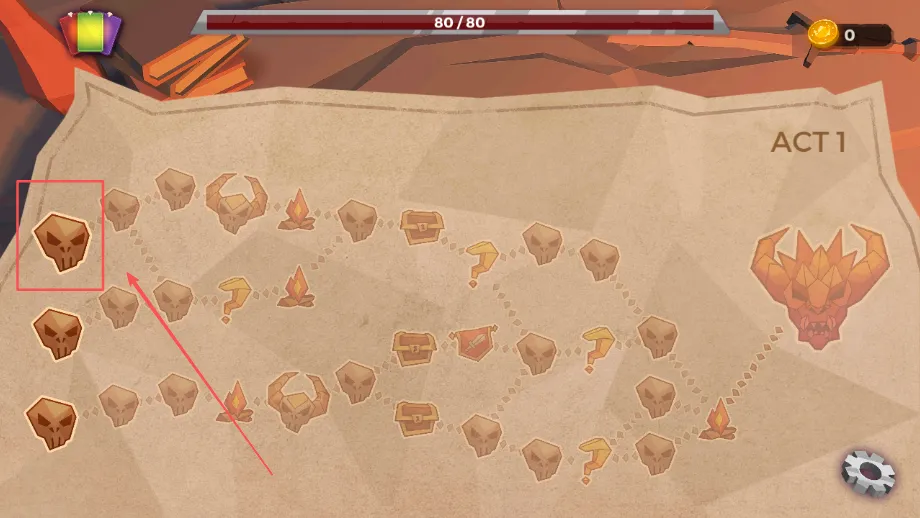Pick the lowest starting skull node
920x518 pixels.
click(x=51, y=420)
